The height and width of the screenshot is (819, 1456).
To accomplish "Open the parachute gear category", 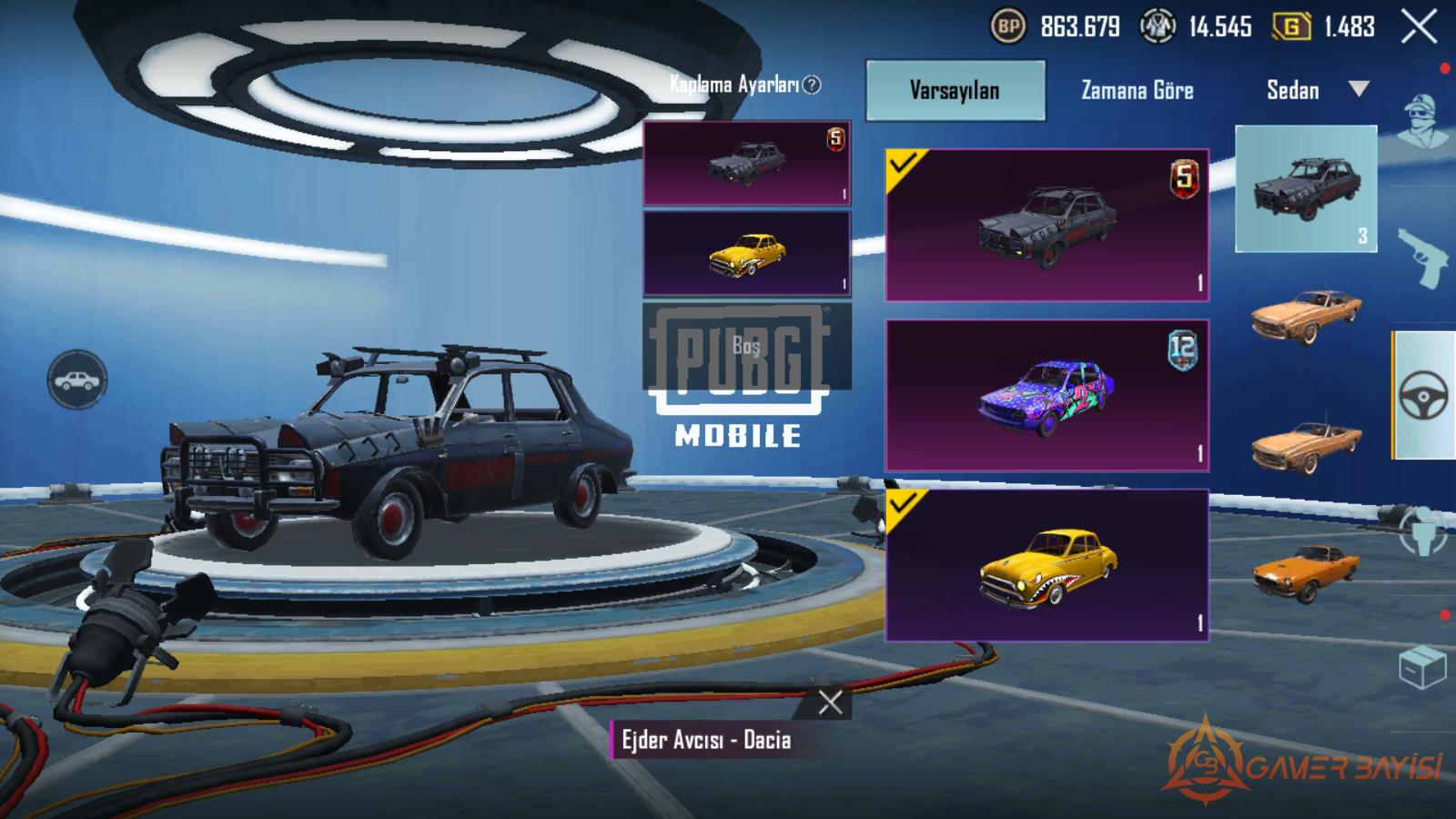I will pyautogui.click(x=1421, y=531).
